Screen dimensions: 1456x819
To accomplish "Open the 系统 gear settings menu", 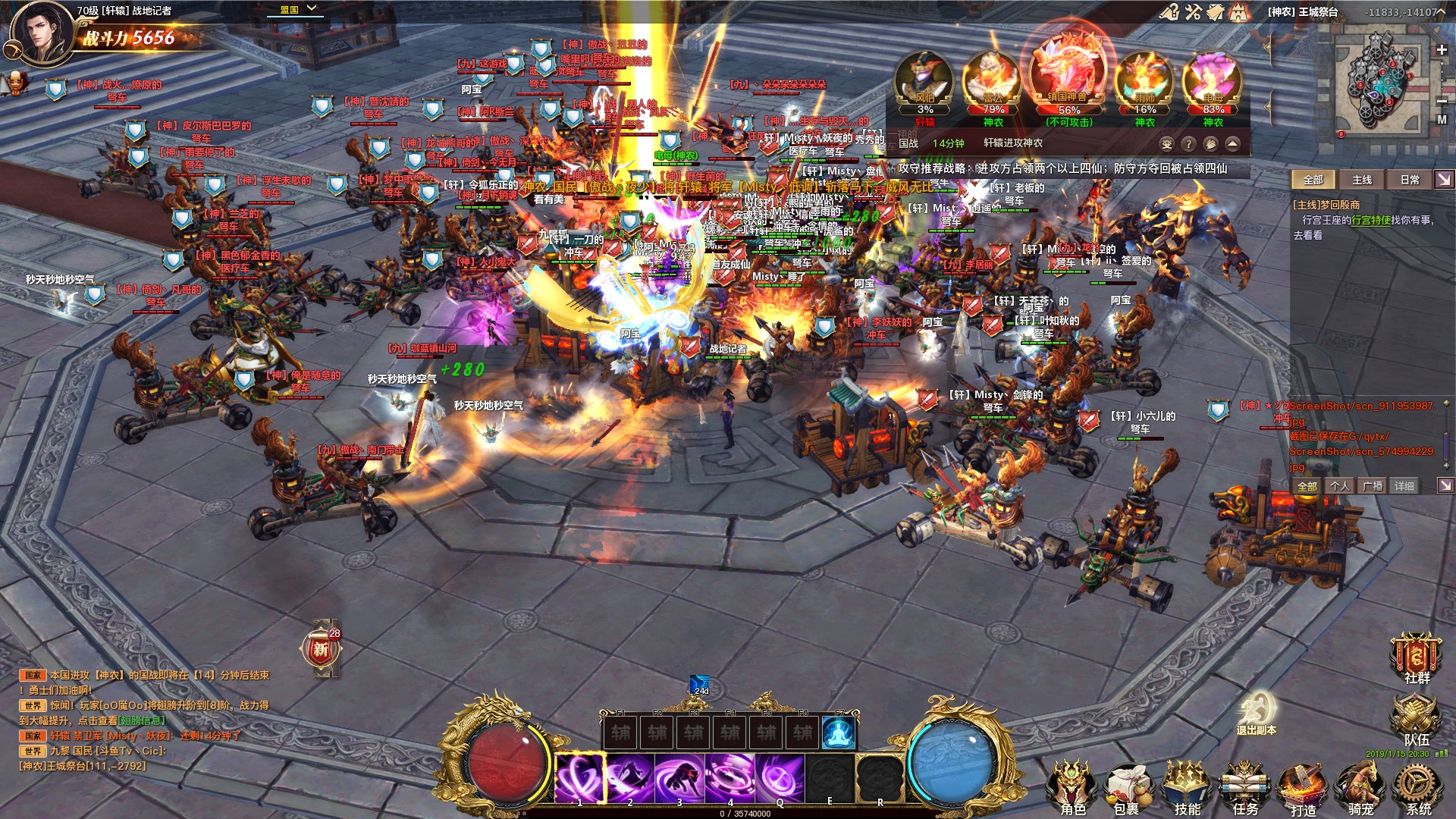I will tap(1417, 789).
